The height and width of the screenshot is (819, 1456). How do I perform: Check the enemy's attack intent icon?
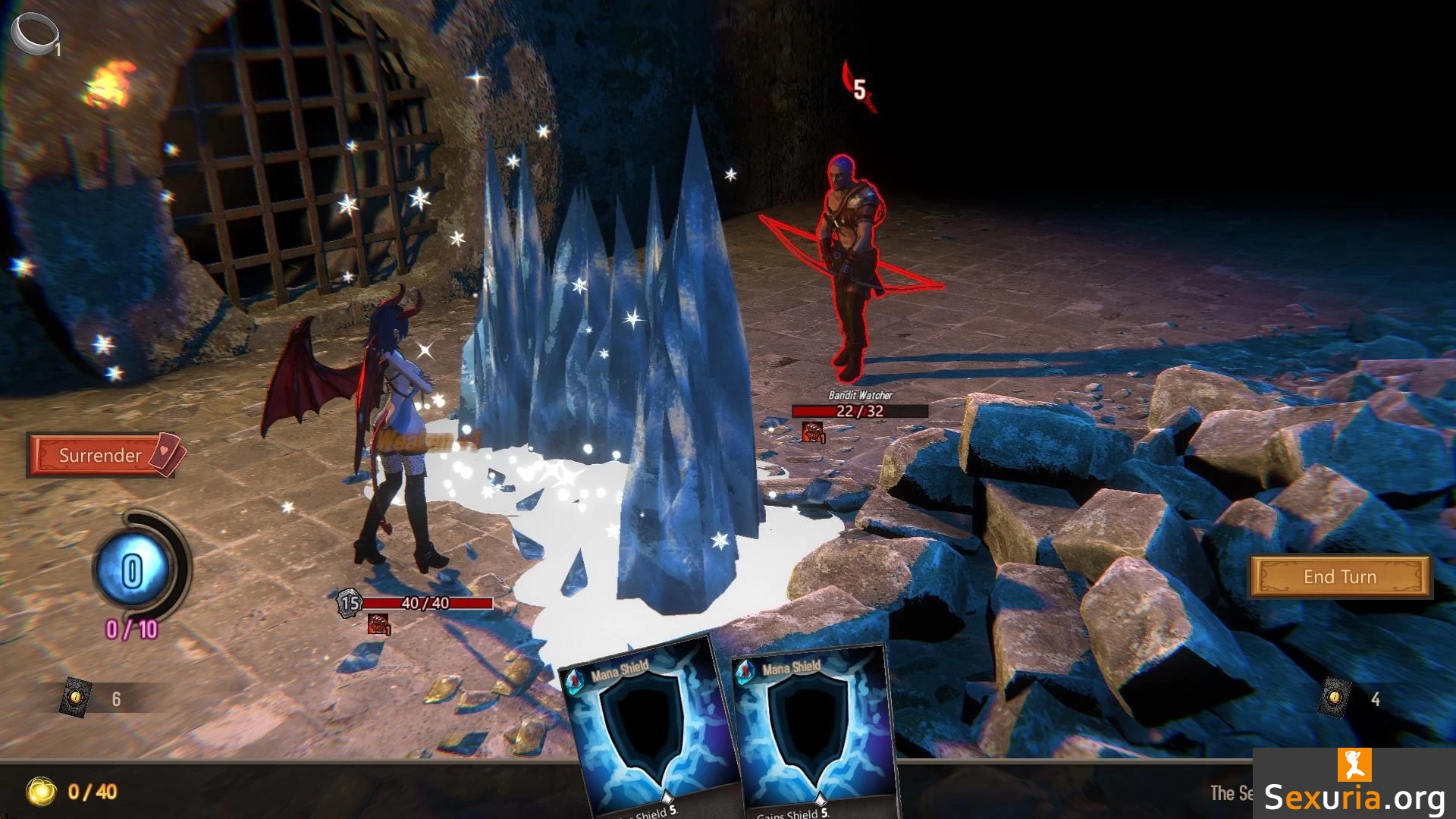pos(858,88)
